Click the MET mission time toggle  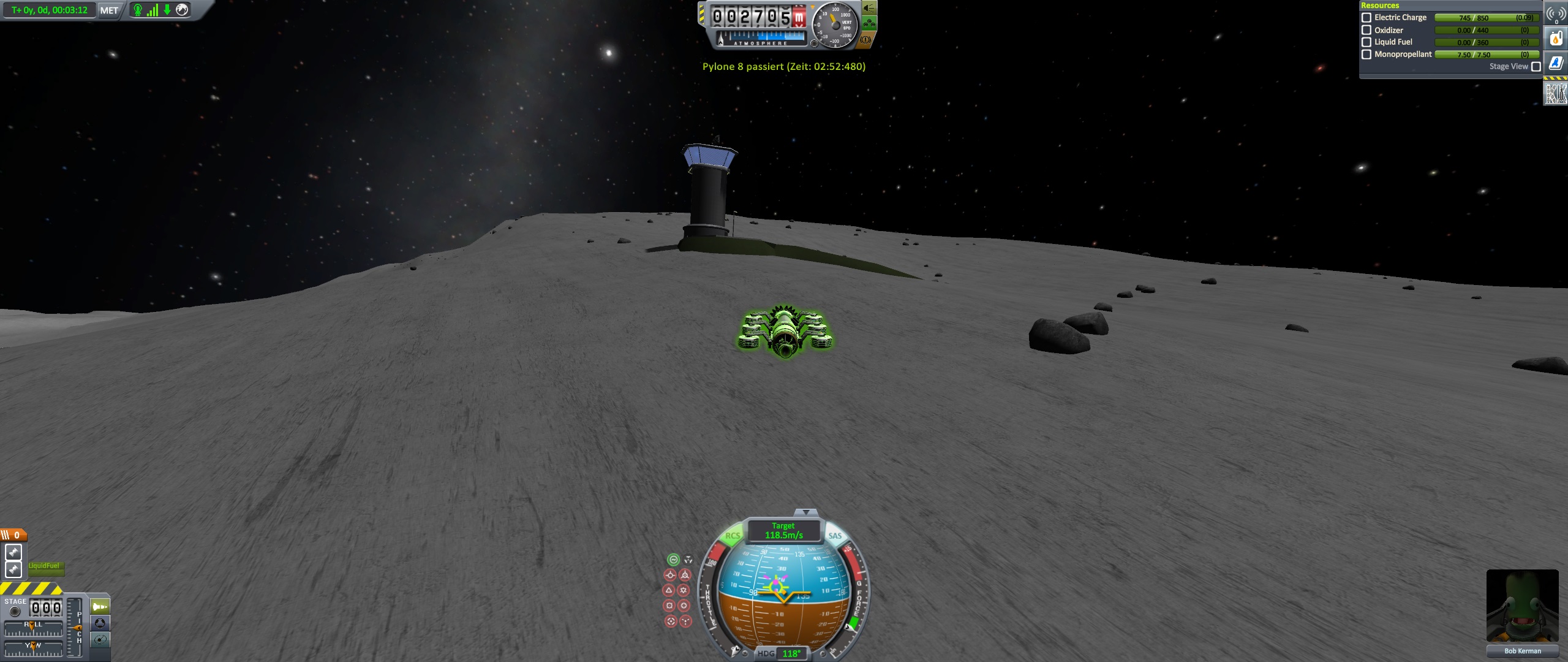109,10
